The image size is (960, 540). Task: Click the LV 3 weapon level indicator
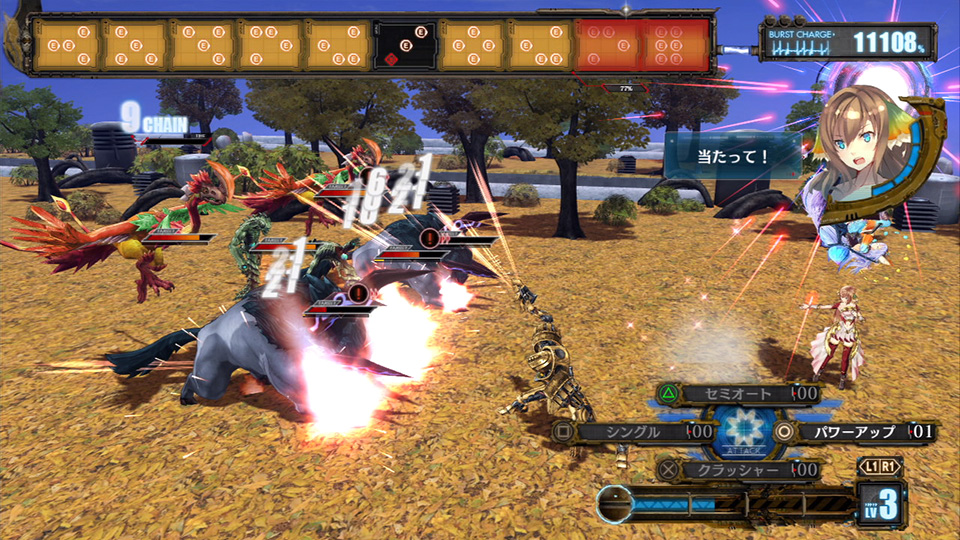coord(880,503)
